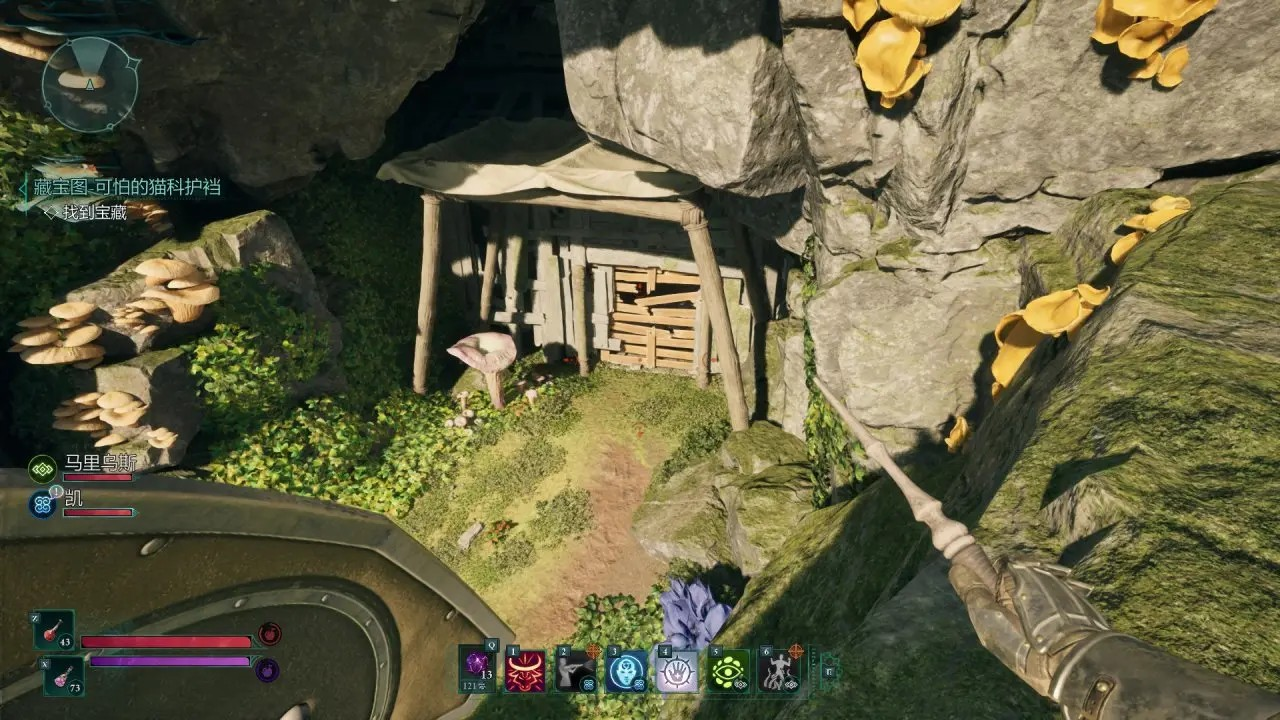Cast the white hand sigil ability

(677, 671)
